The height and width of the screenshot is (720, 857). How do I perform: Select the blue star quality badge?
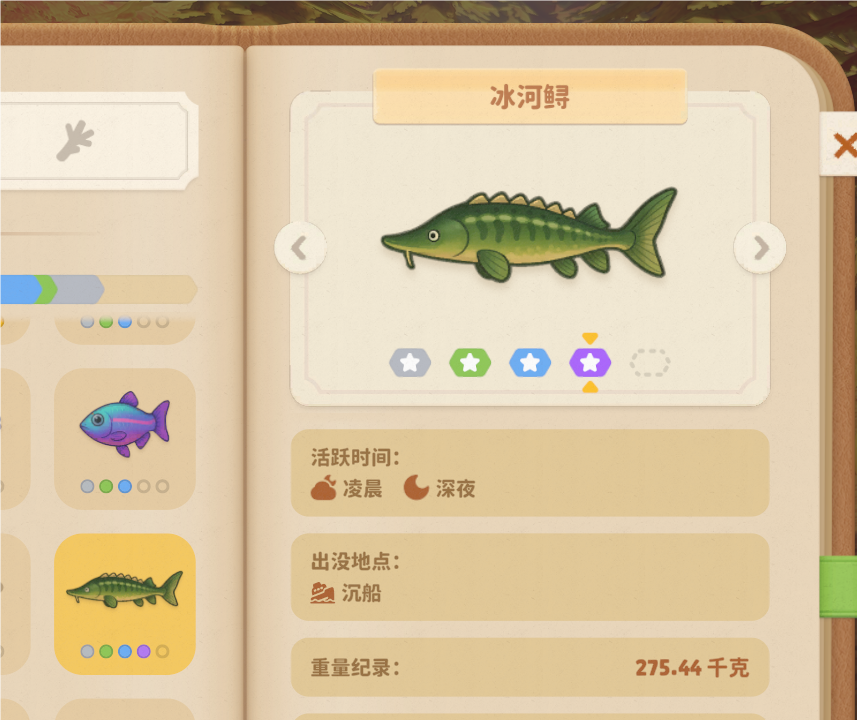(x=530, y=362)
